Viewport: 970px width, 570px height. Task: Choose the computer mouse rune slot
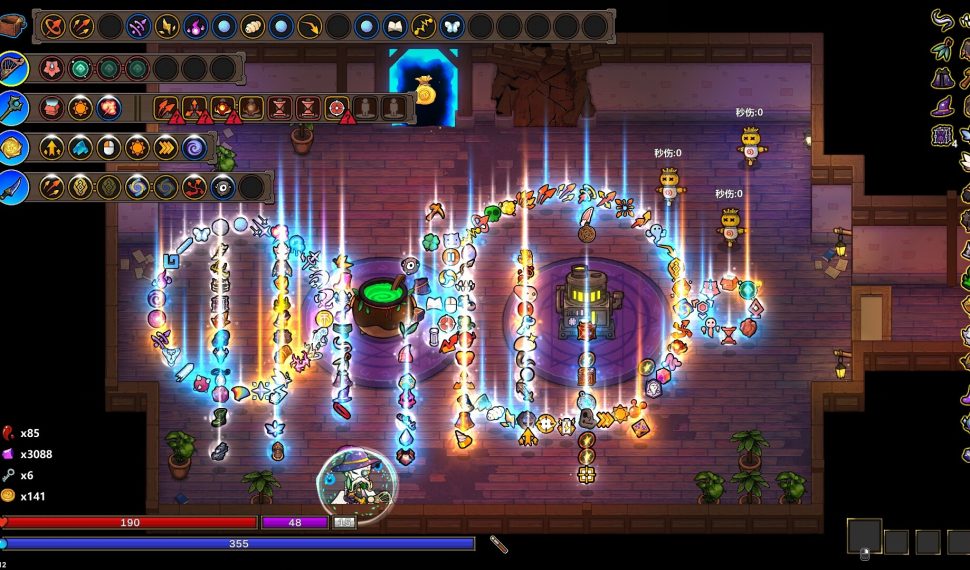[109, 147]
